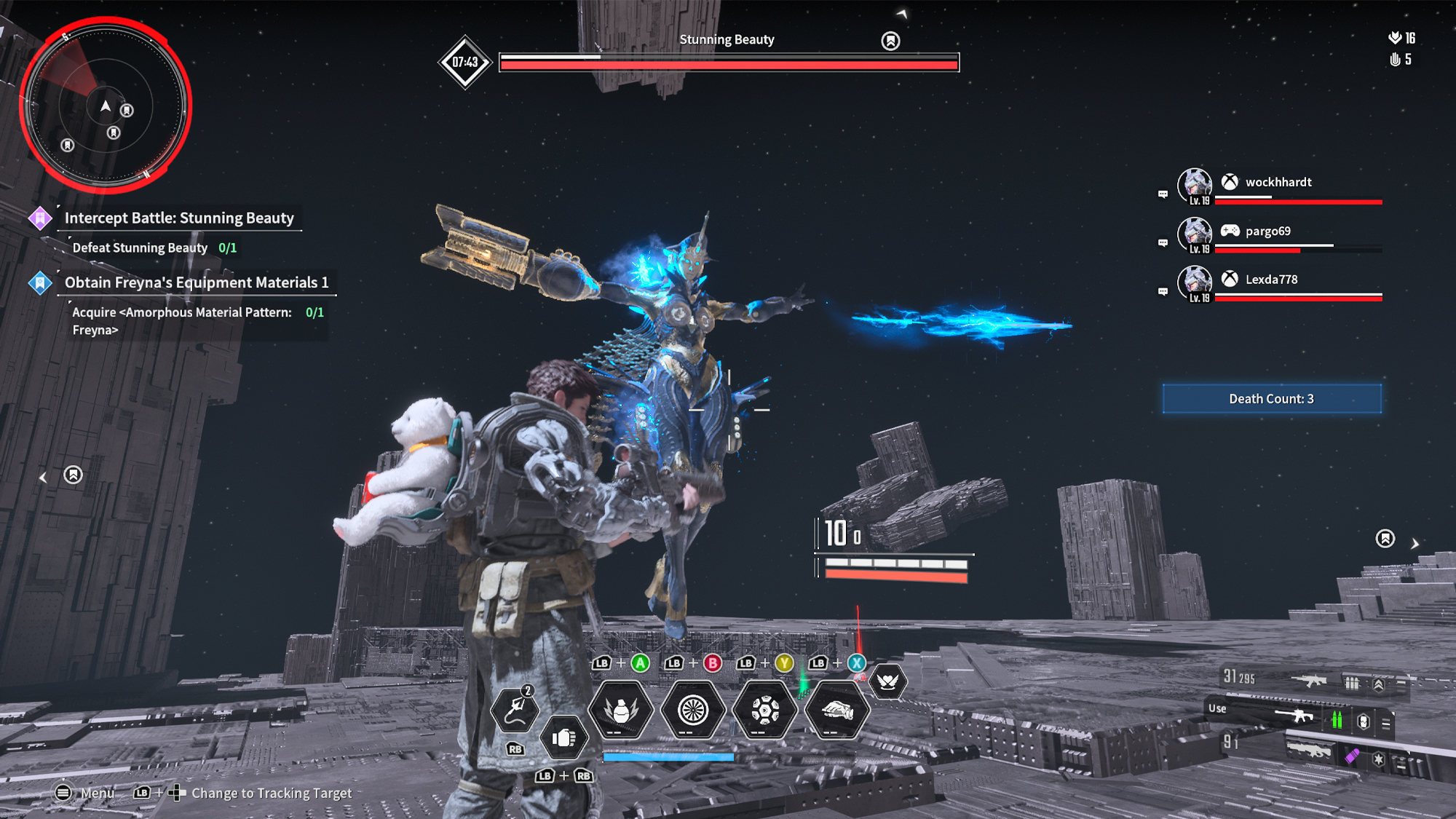
Task: Select the Intercept Battle: Stunning Beauty objective
Action: [x=178, y=218]
